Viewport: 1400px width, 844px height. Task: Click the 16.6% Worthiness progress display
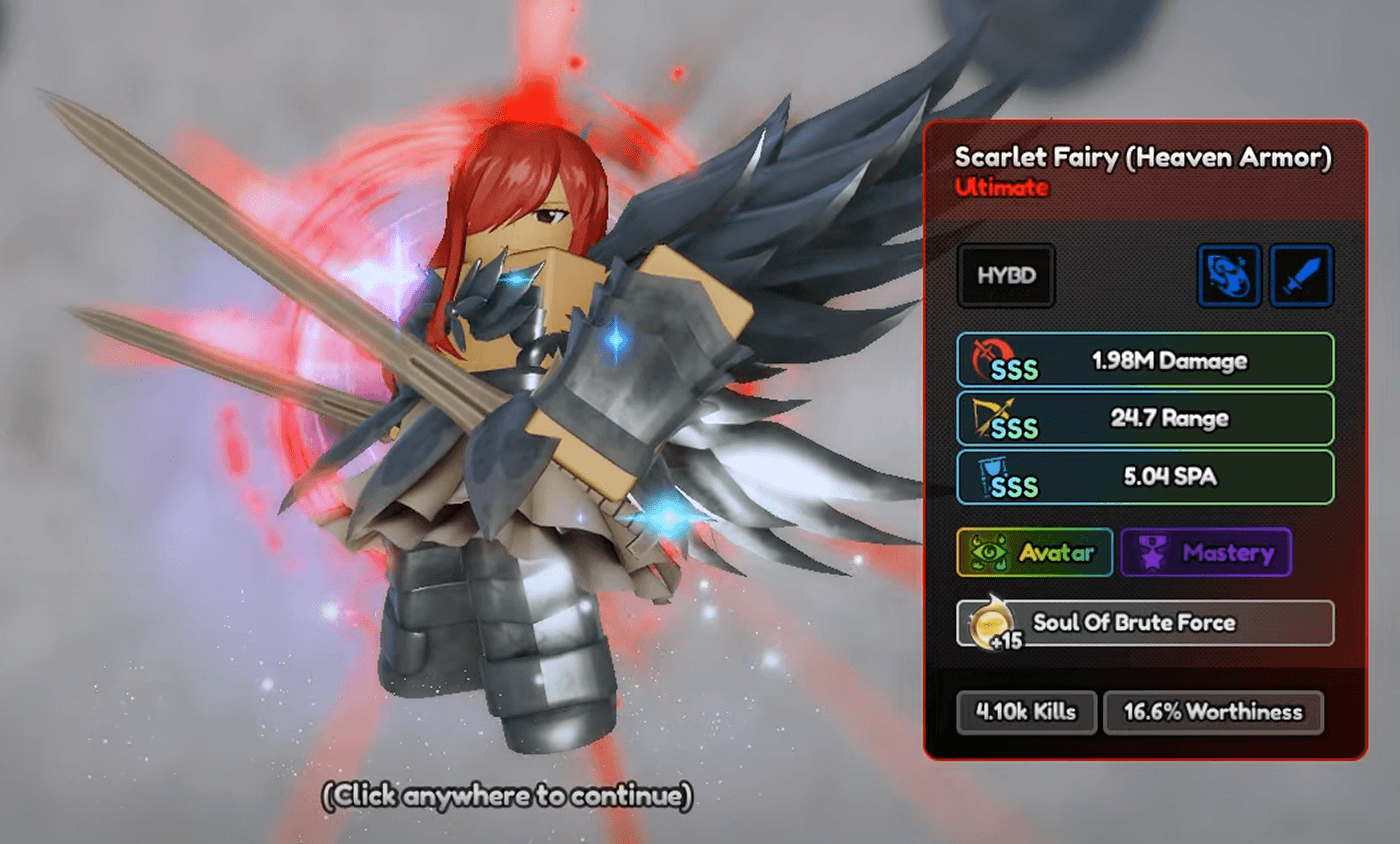[1213, 713]
